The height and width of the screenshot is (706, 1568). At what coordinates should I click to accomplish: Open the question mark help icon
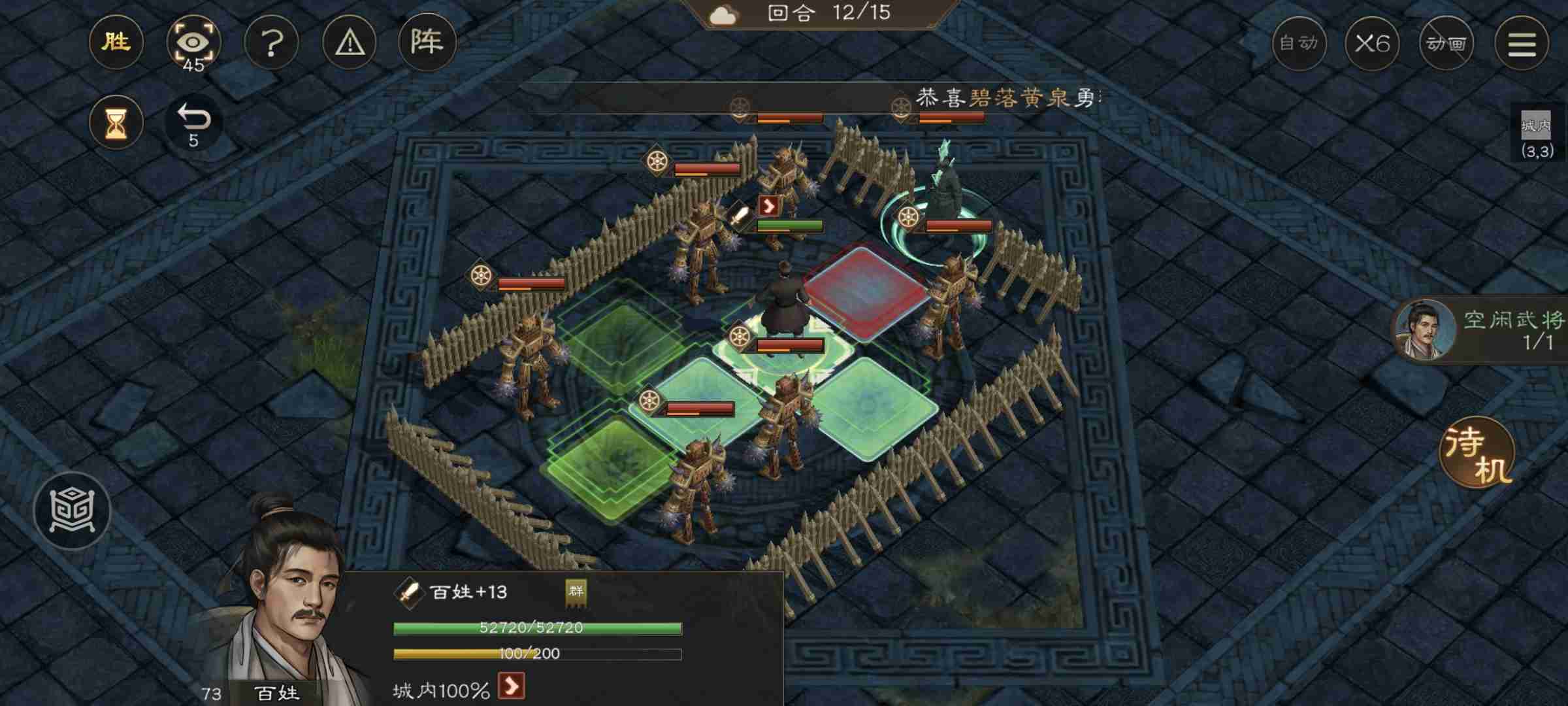(x=271, y=43)
